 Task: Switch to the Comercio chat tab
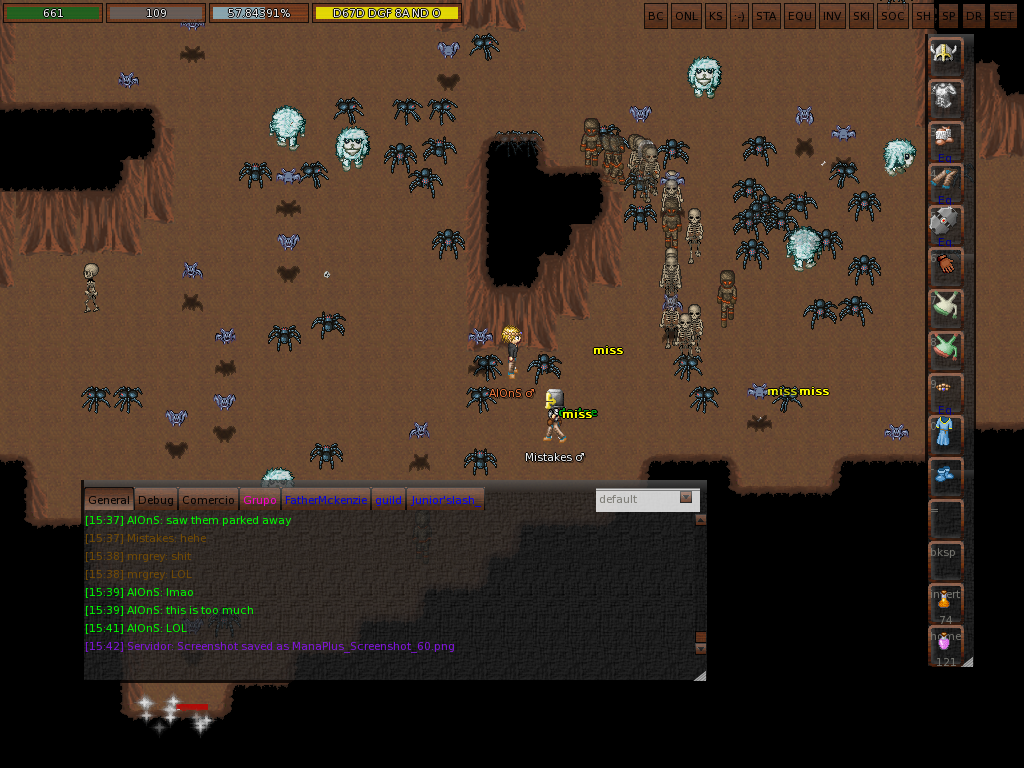pyautogui.click(x=208, y=500)
